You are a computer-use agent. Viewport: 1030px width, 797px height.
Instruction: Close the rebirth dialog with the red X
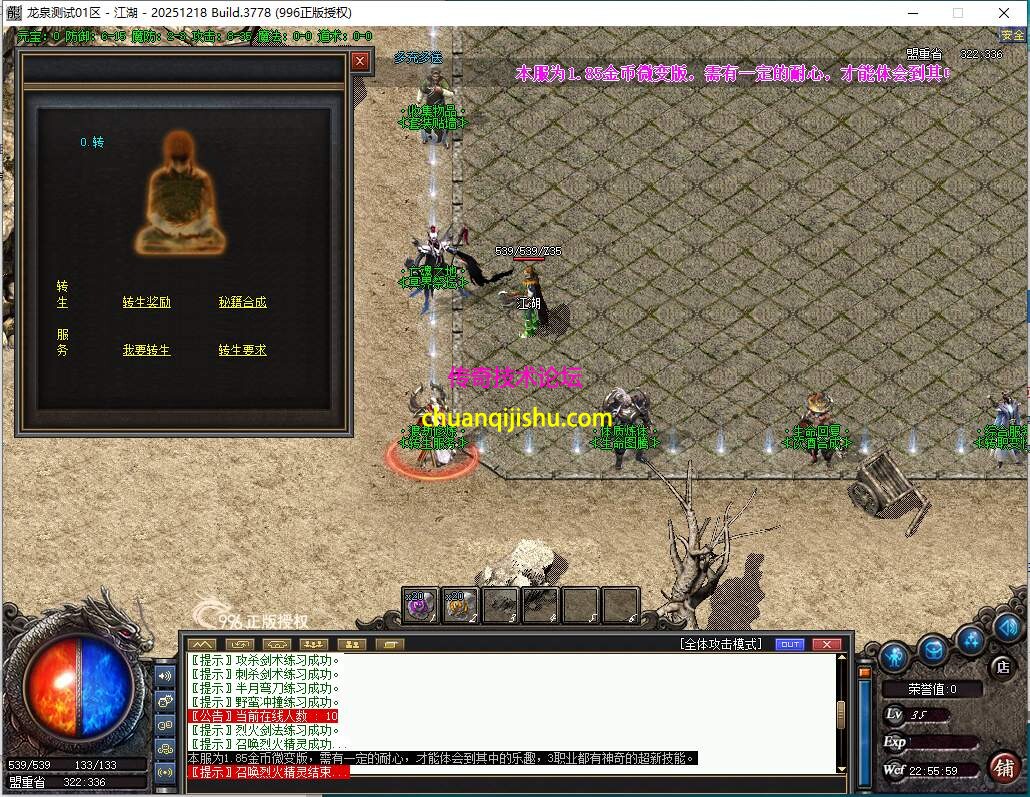point(360,61)
